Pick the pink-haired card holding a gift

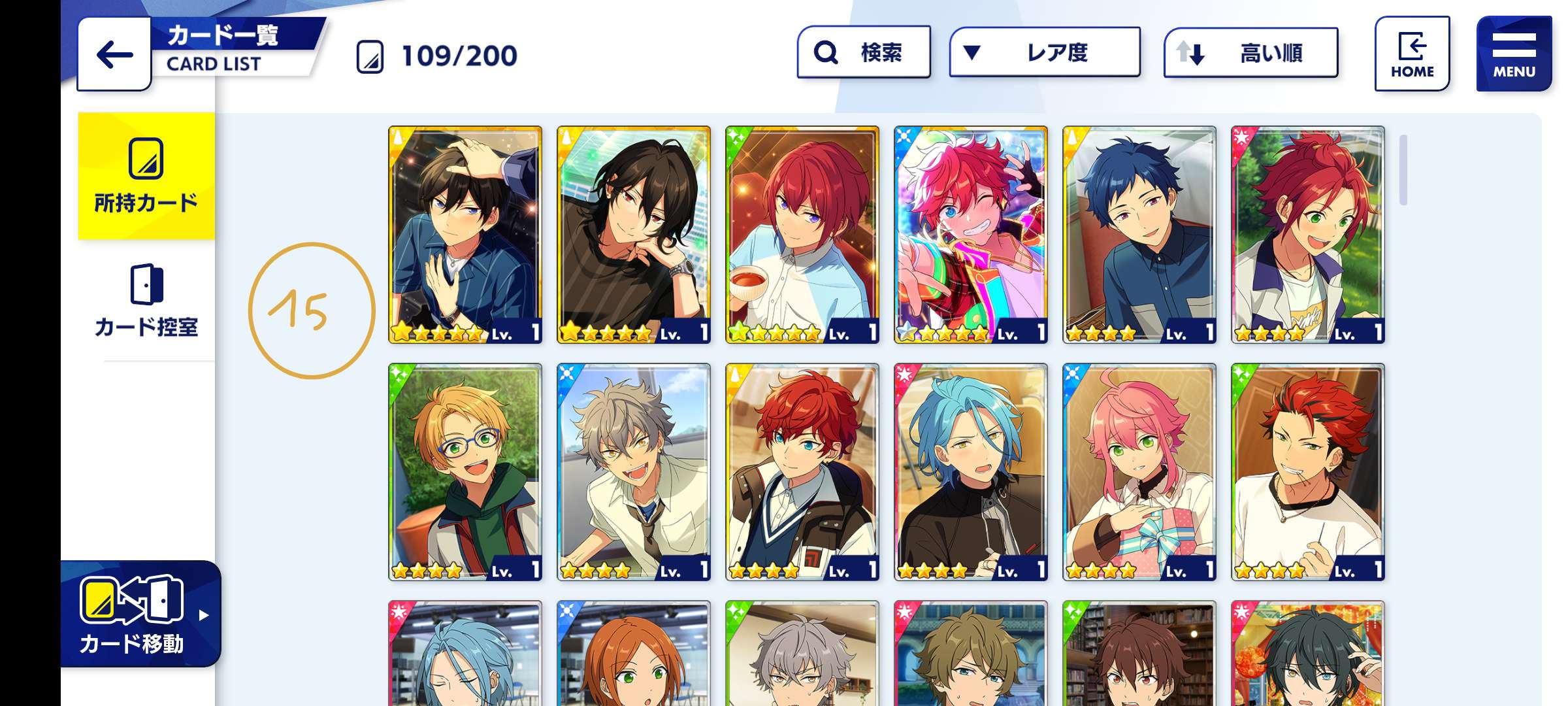[x=1139, y=472]
